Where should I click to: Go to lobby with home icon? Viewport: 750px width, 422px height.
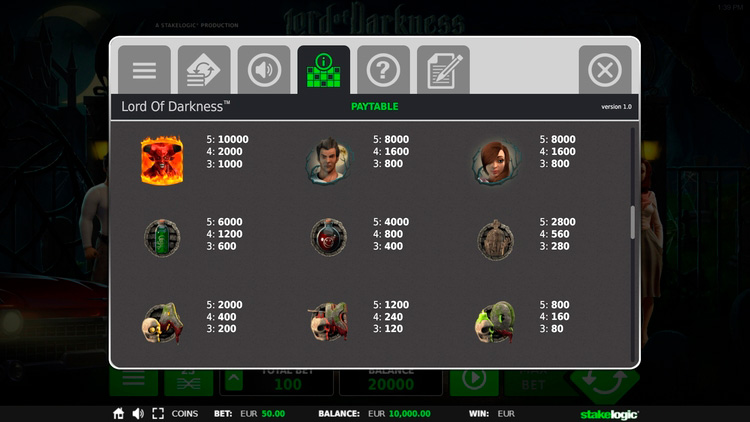pyautogui.click(x=118, y=413)
